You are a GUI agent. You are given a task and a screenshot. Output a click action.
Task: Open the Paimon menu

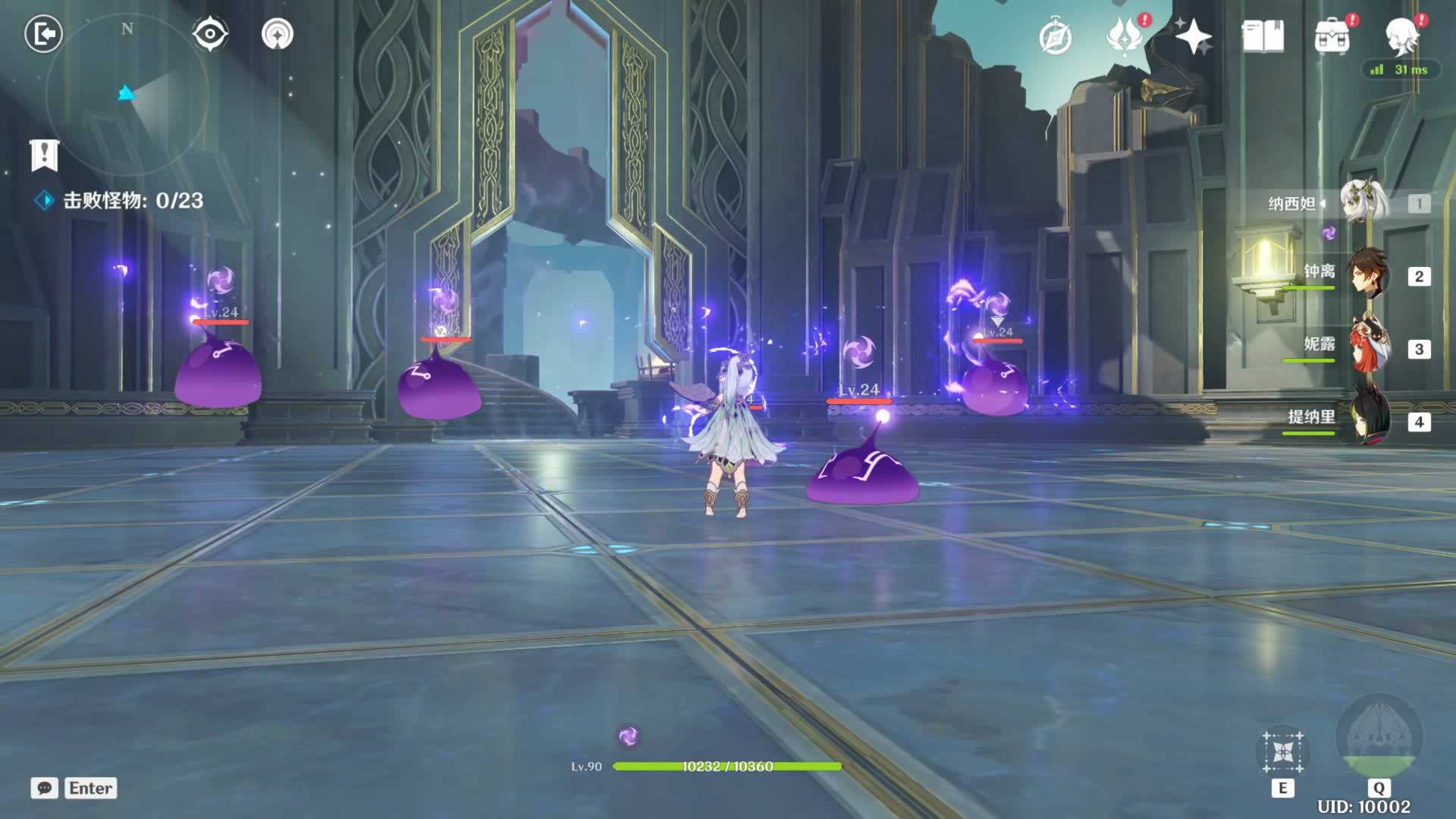(1402, 36)
